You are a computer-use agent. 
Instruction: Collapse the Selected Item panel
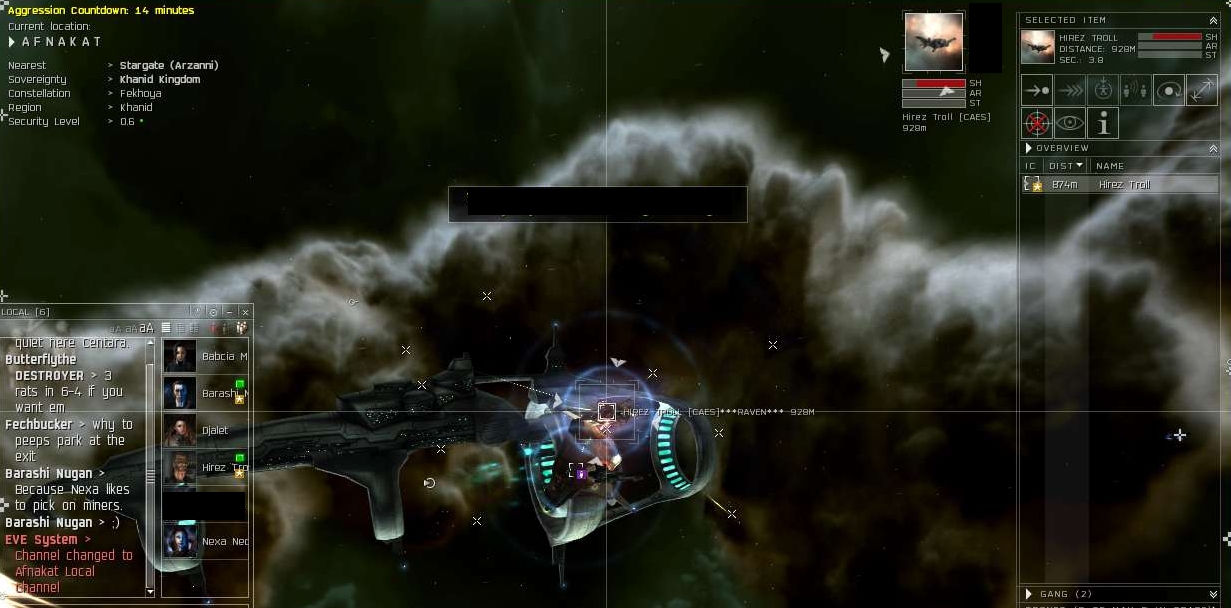point(1214,20)
